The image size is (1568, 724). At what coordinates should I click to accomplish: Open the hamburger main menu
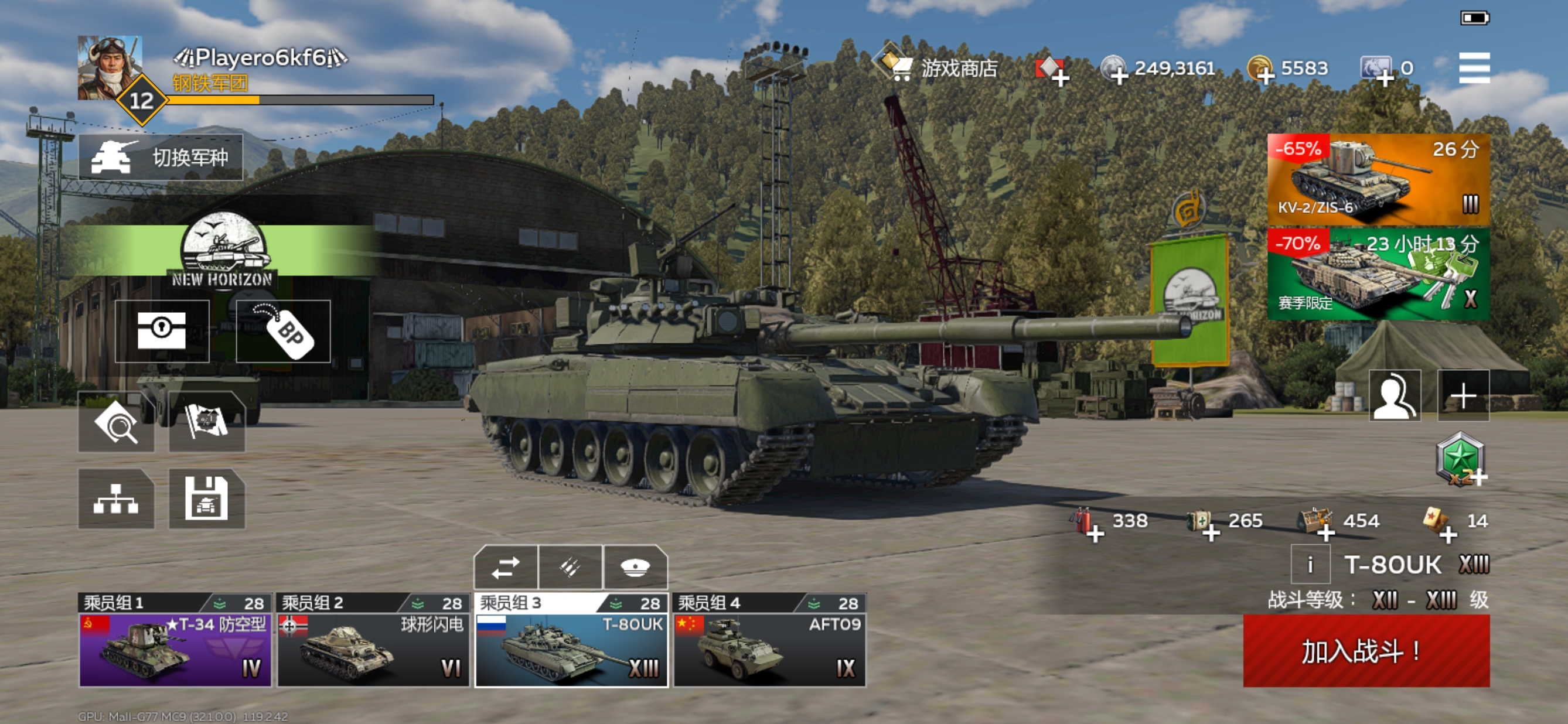click(x=1474, y=67)
